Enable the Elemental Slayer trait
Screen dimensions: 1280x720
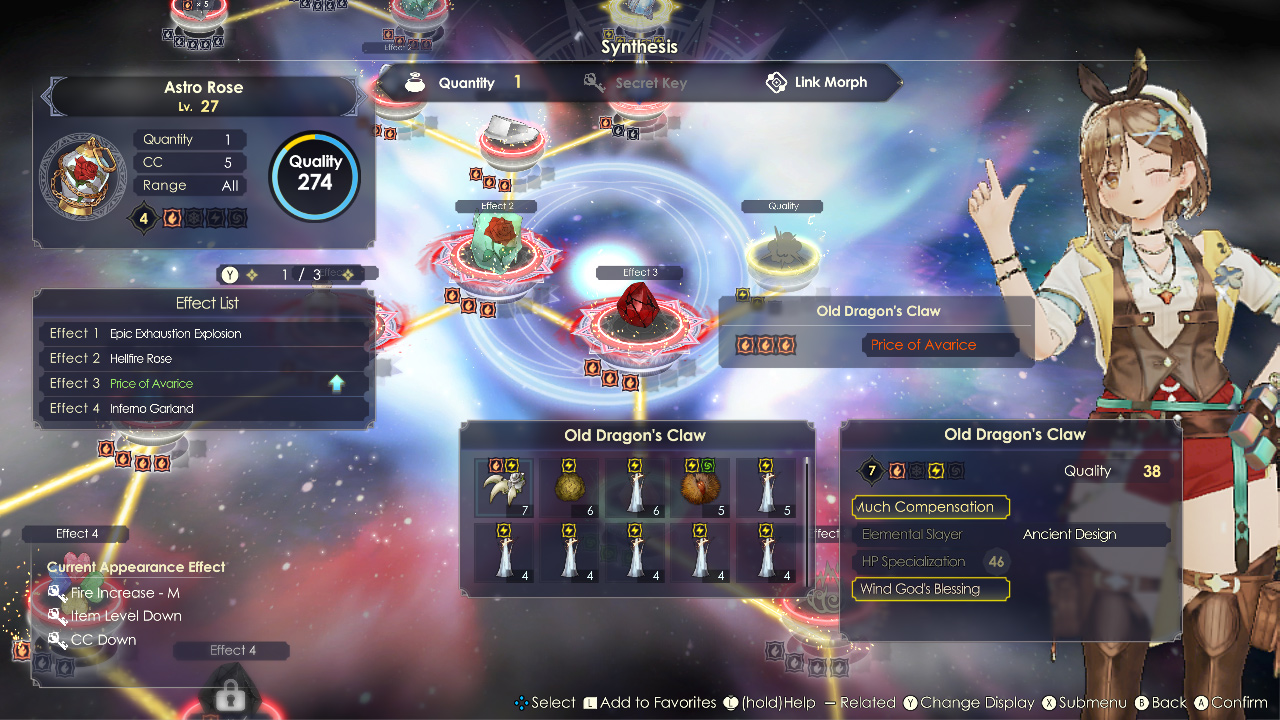[912, 534]
